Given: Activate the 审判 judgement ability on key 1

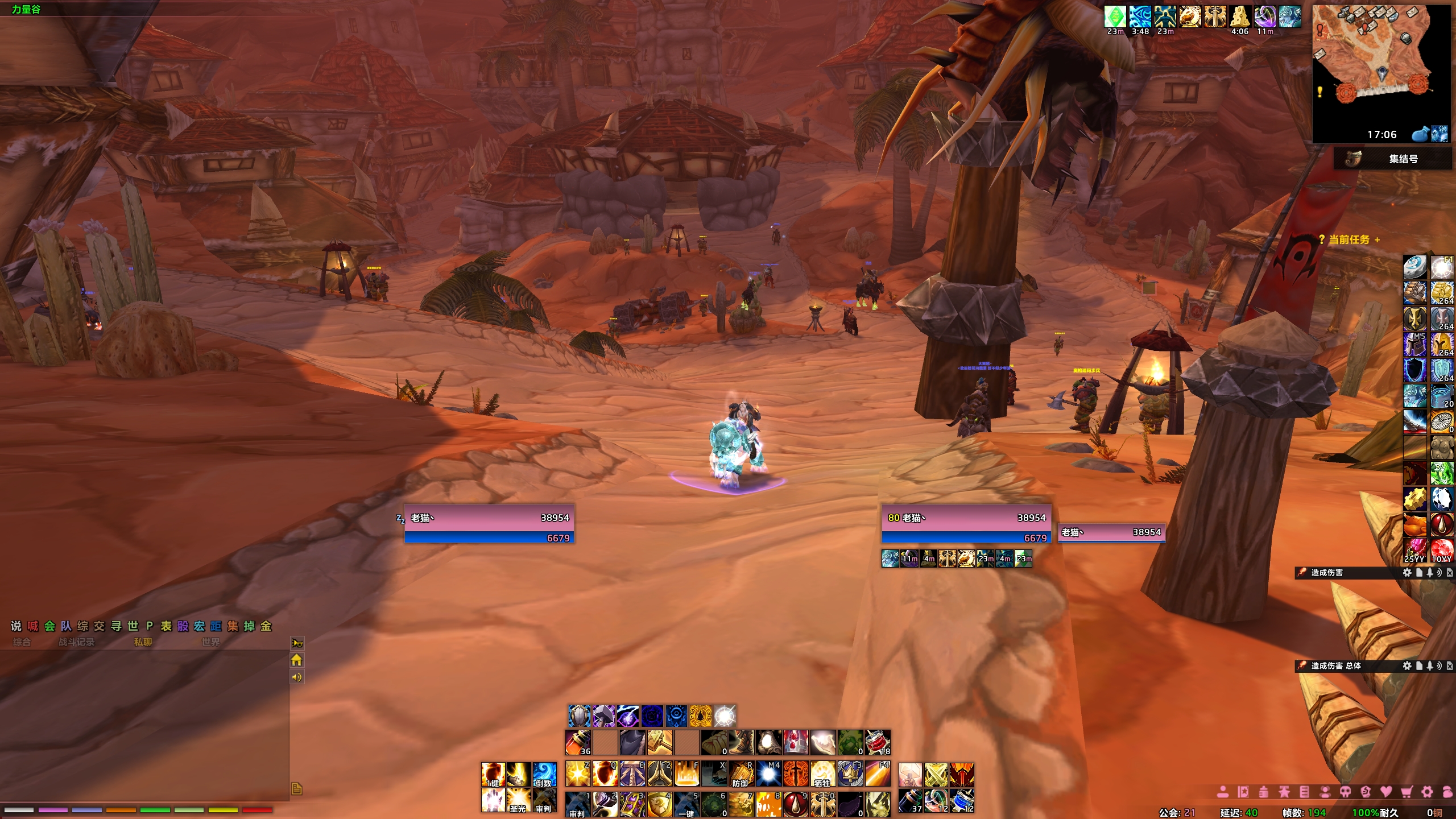Looking at the screenshot, I should click(x=578, y=804).
